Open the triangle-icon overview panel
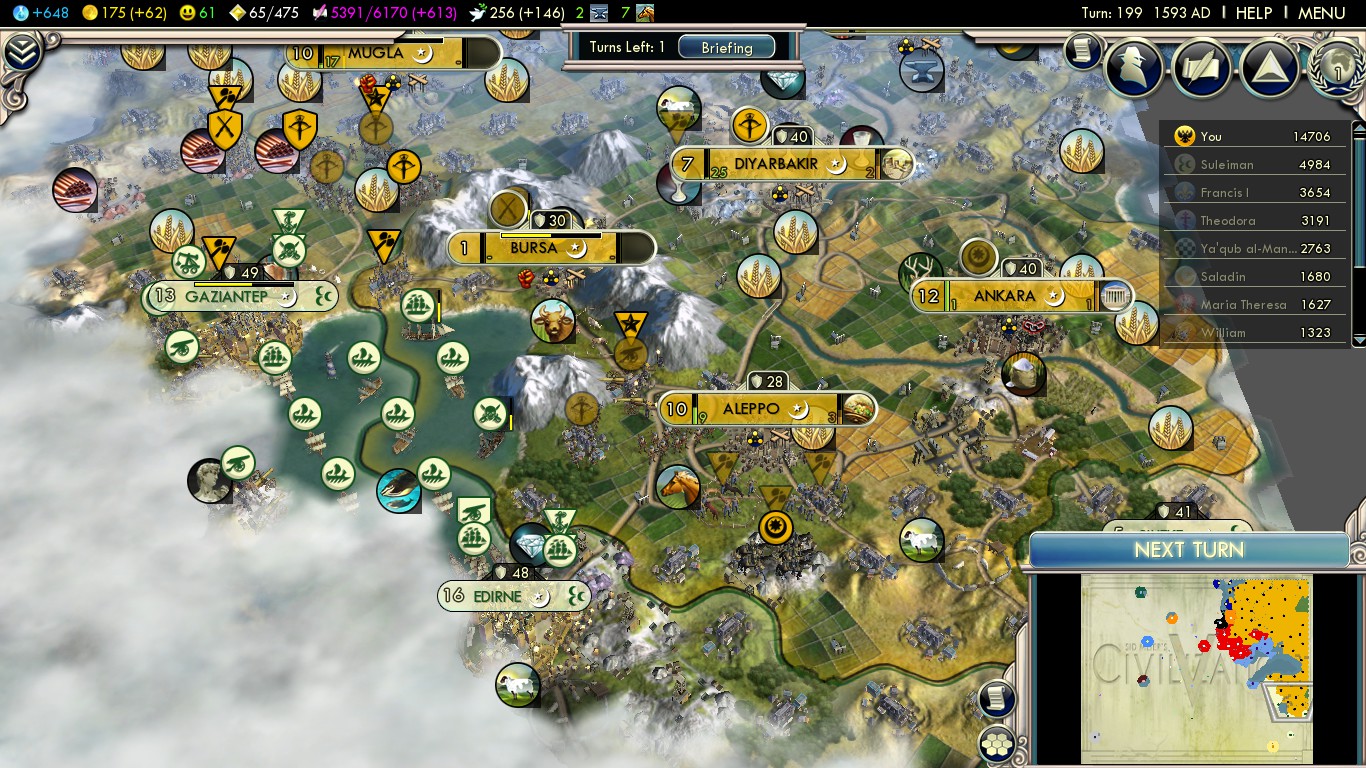The image size is (1366, 768). click(1269, 67)
